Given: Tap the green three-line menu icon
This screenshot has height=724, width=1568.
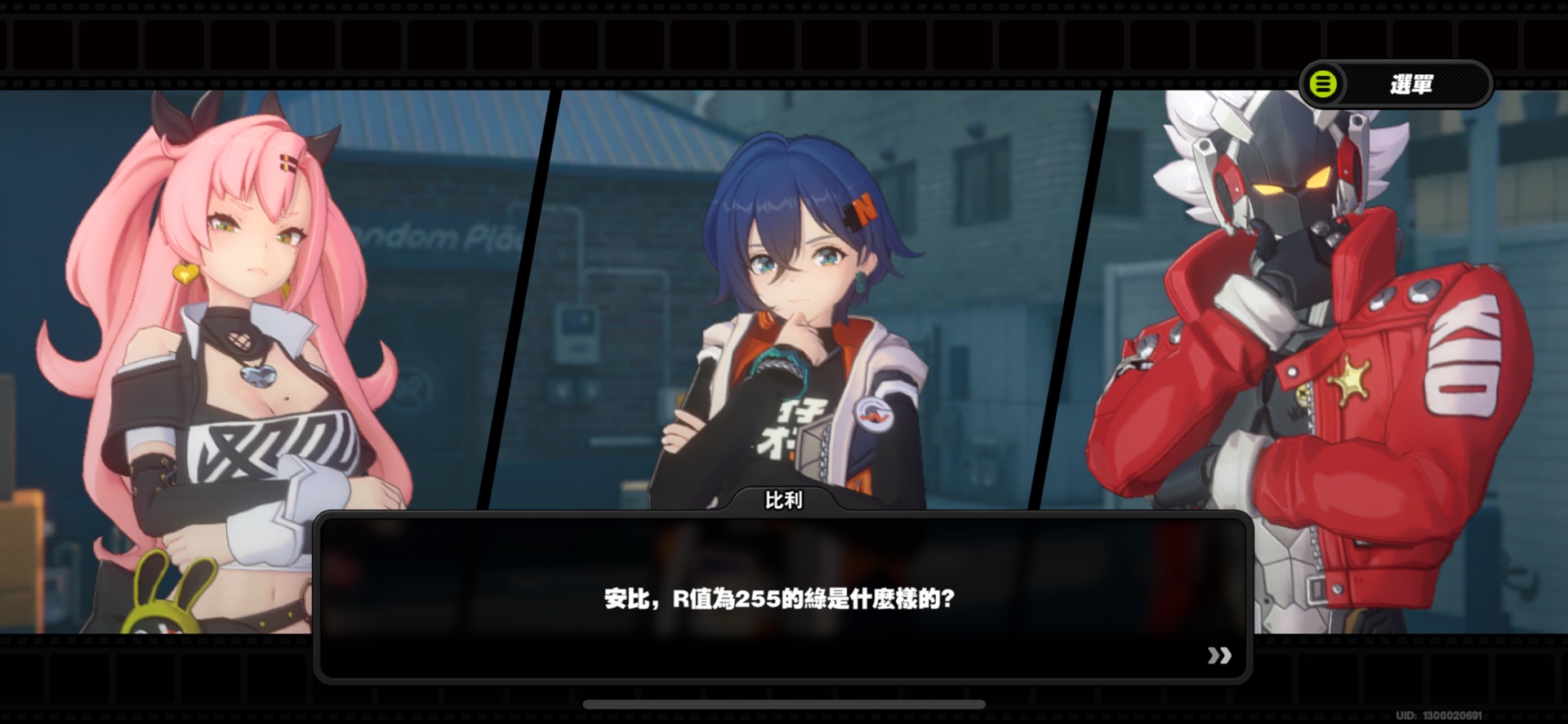Looking at the screenshot, I should (x=1325, y=82).
